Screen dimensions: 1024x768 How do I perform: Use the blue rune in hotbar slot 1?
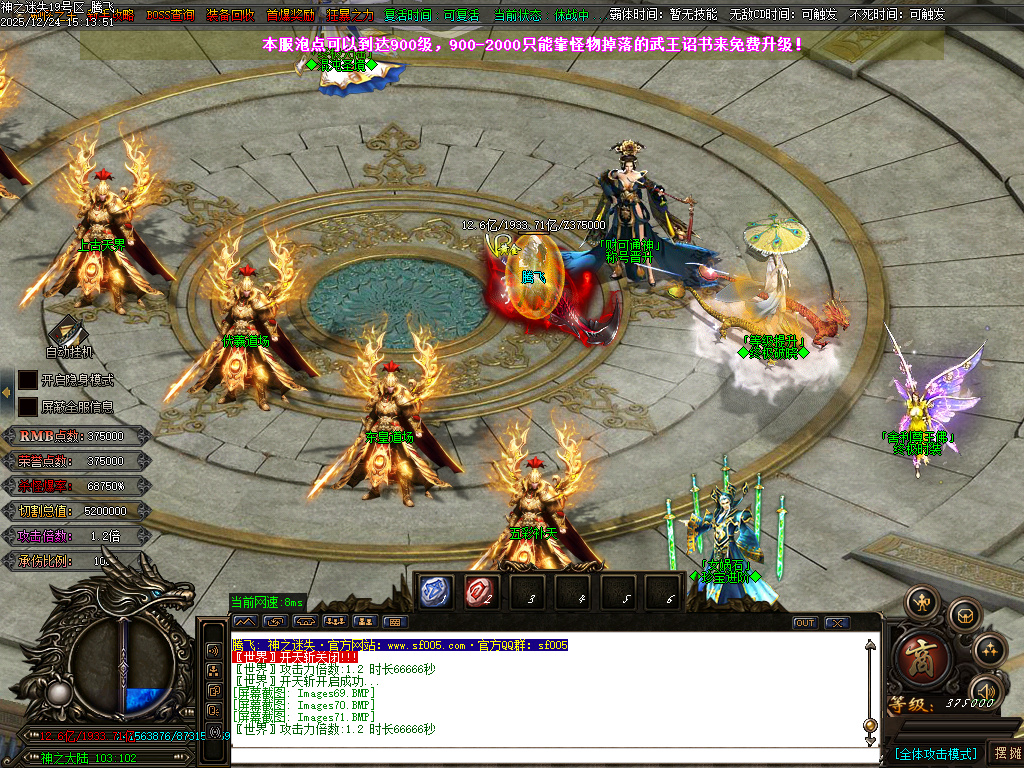[x=436, y=593]
